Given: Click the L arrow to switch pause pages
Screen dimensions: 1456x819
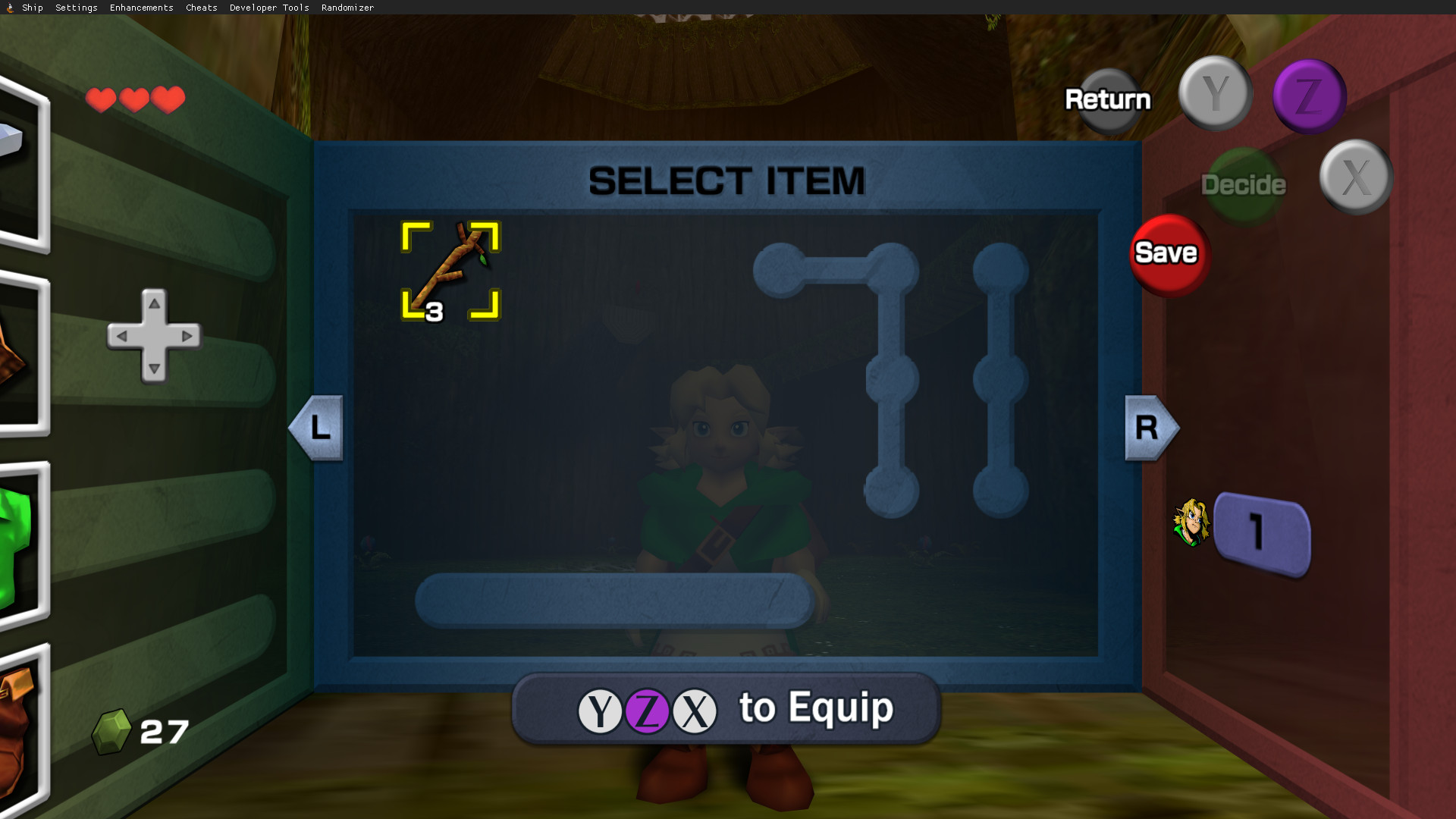Looking at the screenshot, I should click(x=316, y=428).
